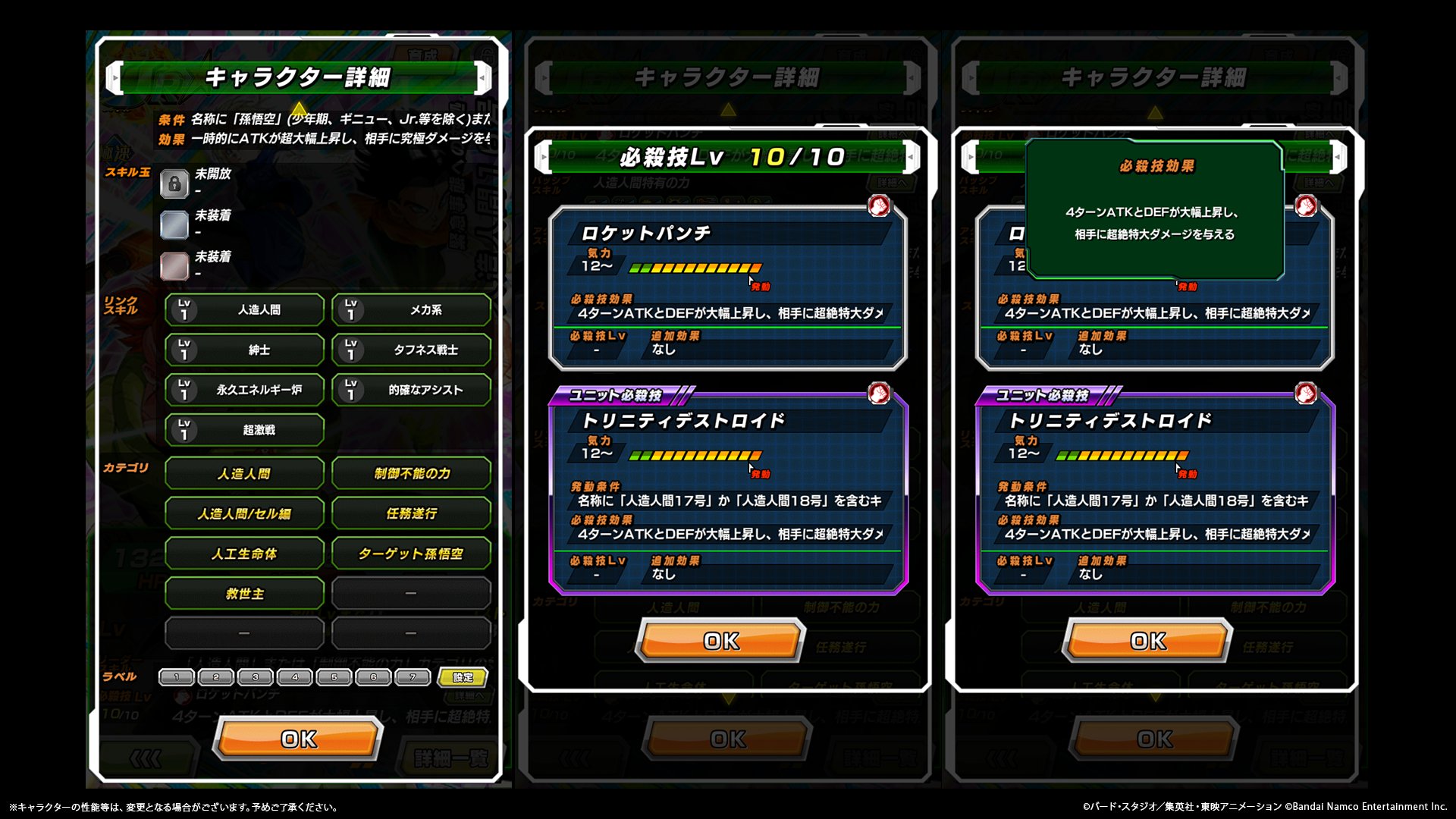Toggle label number 1
The height and width of the screenshot is (819, 1456).
pos(177,677)
